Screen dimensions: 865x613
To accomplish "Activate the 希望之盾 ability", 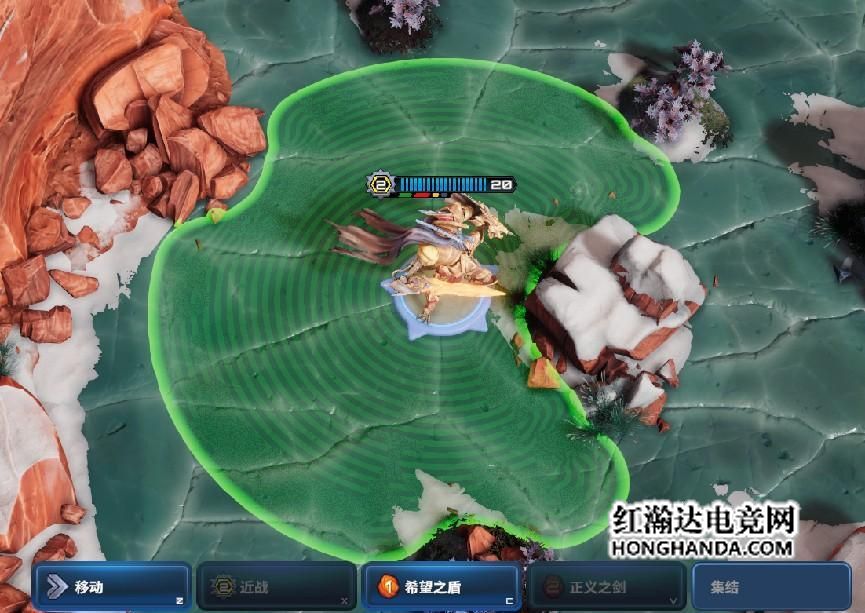I will tap(440, 587).
